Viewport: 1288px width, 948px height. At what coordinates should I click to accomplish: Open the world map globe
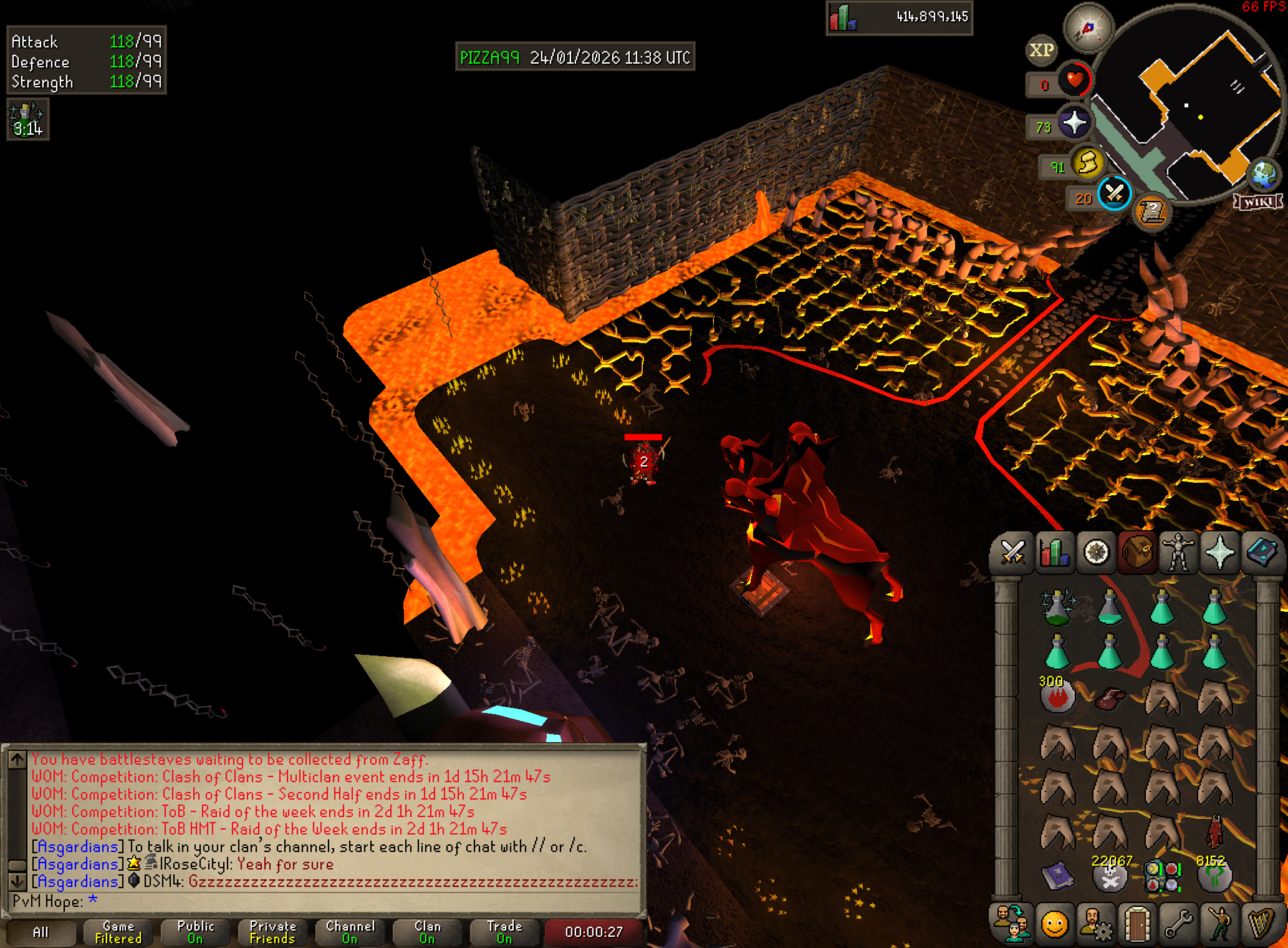(x=1264, y=174)
